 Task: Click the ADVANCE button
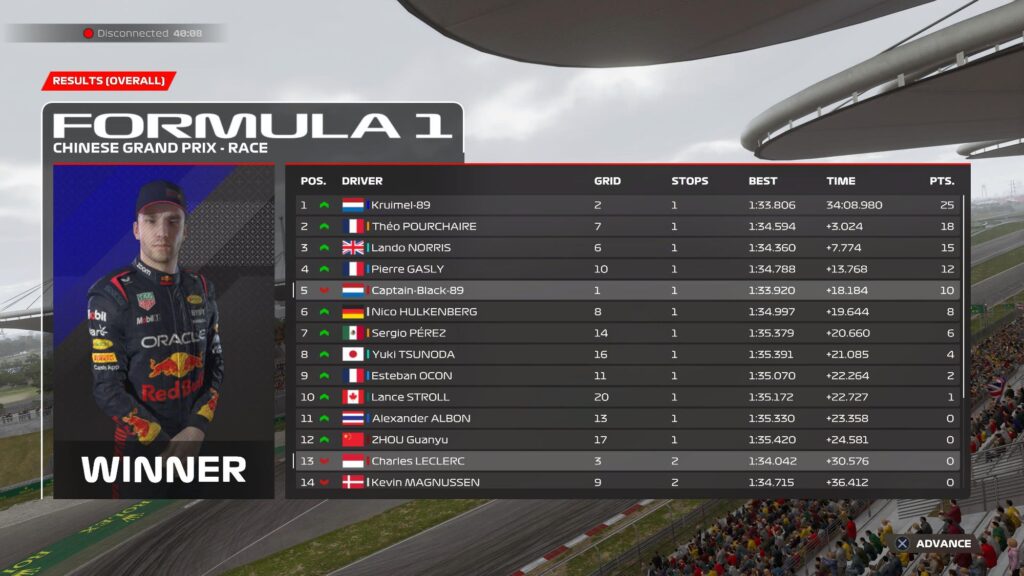click(x=933, y=544)
